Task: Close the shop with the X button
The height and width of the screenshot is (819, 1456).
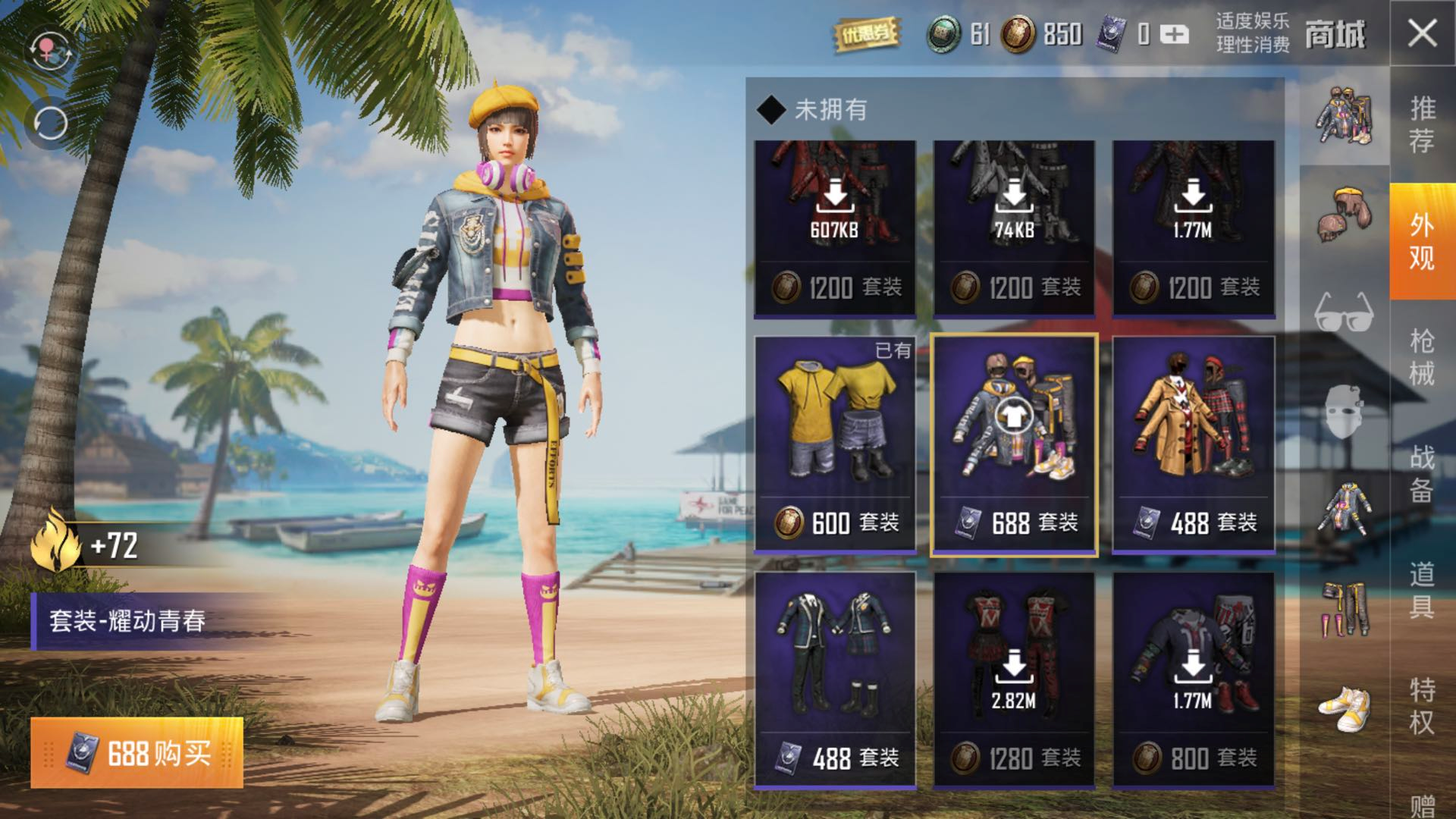Action: coord(1422,33)
